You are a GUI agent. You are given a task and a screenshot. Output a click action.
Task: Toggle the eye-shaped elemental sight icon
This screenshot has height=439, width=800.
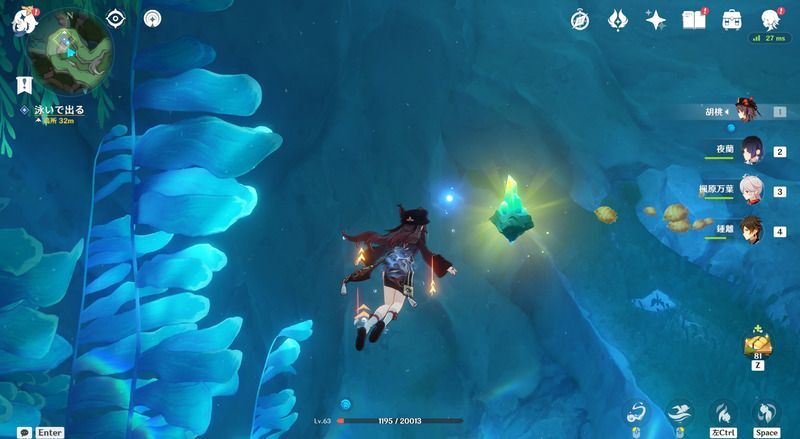[x=115, y=18]
